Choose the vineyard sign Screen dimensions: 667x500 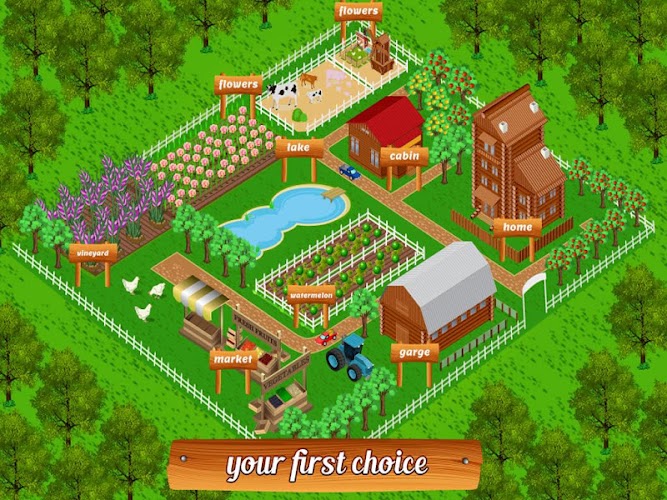point(93,253)
